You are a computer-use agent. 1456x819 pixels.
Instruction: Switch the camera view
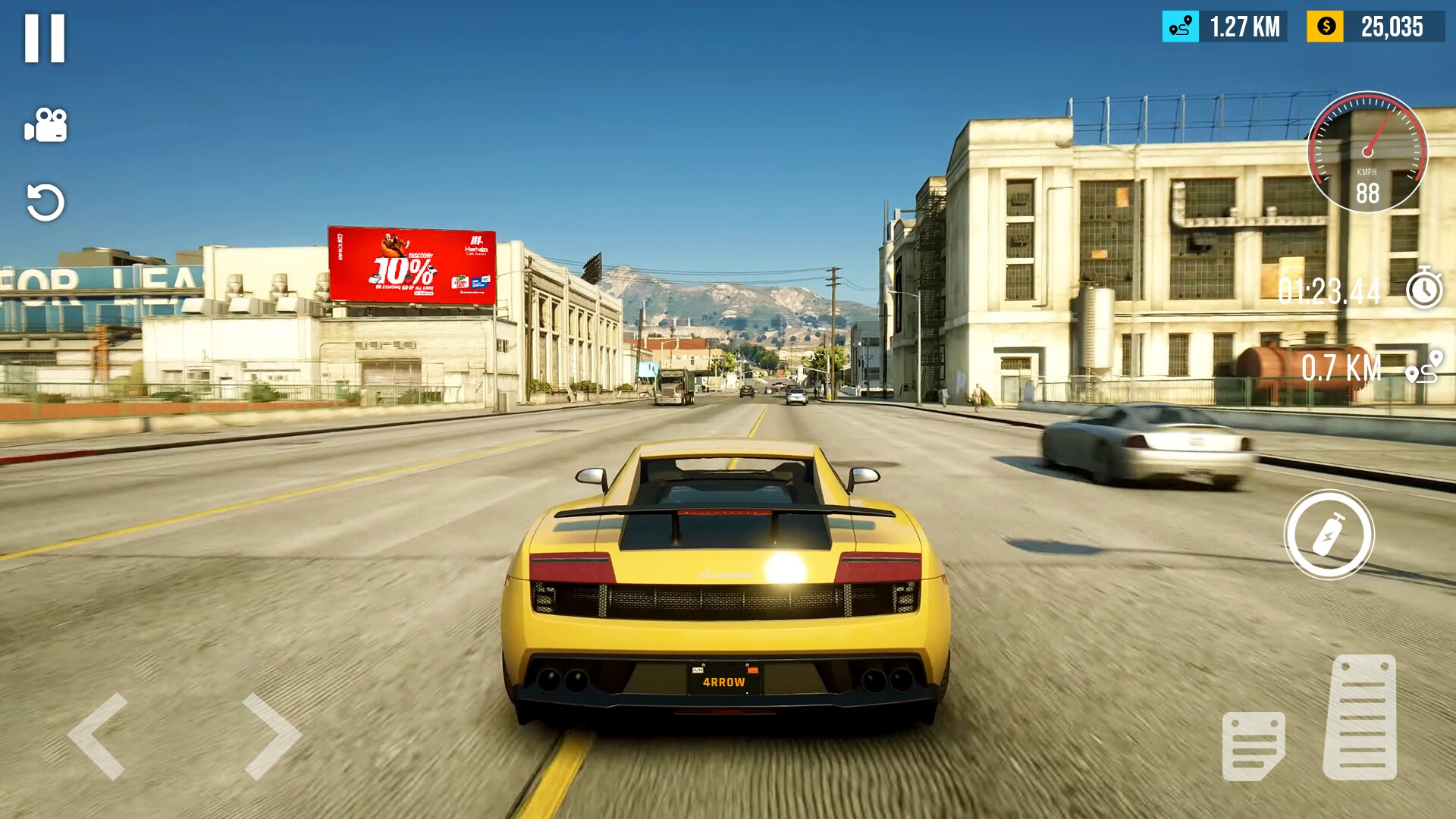point(45,125)
